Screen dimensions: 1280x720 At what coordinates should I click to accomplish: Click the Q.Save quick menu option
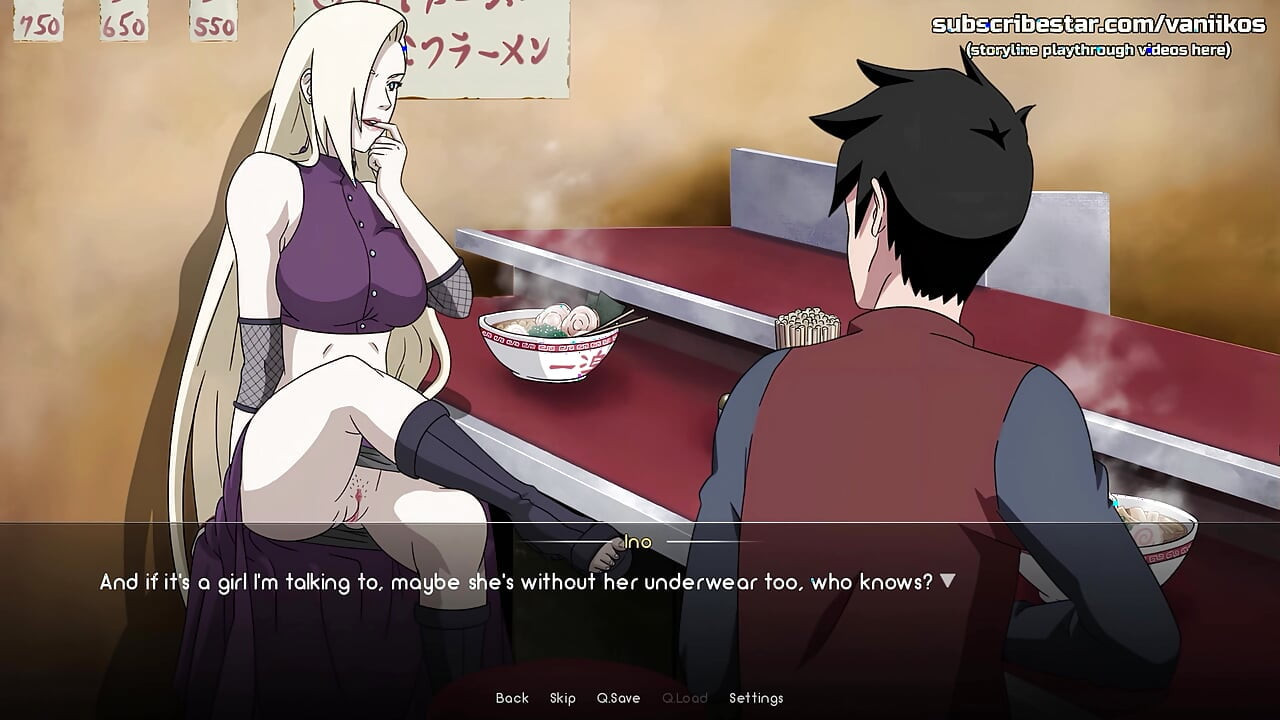[x=617, y=697]
